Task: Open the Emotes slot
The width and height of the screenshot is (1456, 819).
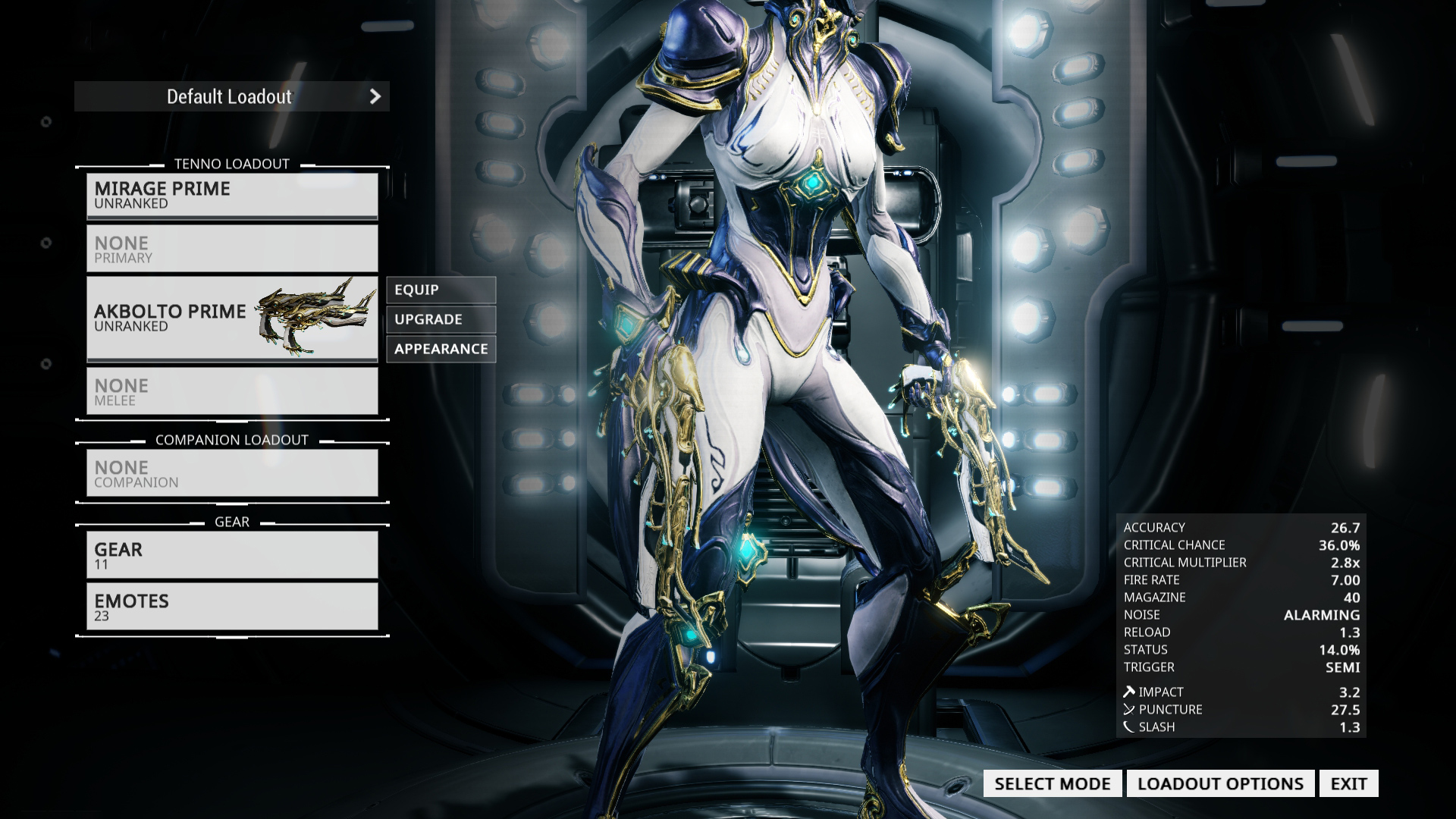Action: point(231,606)
